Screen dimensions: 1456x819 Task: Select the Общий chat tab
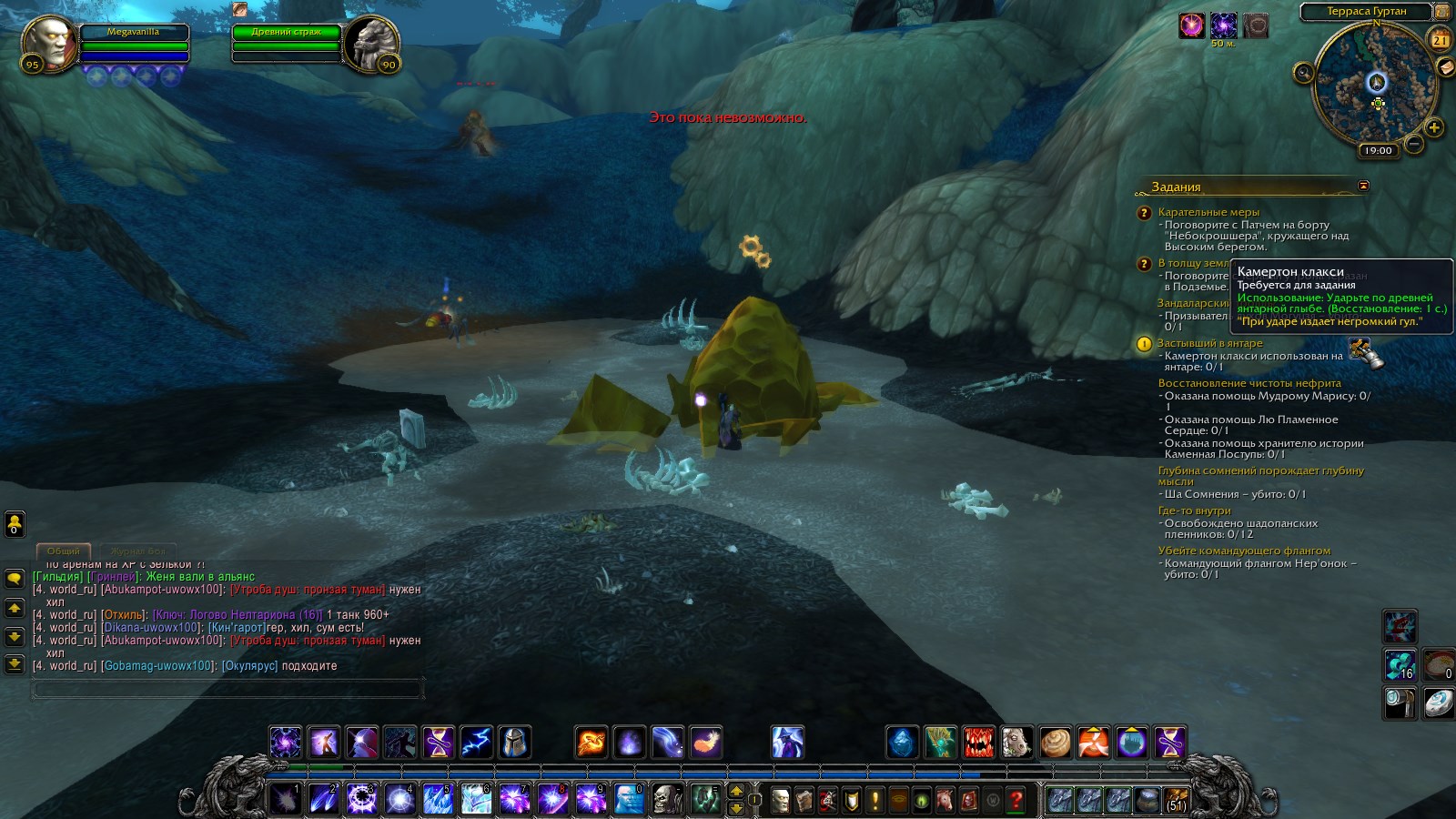click(x=63, y=551)
